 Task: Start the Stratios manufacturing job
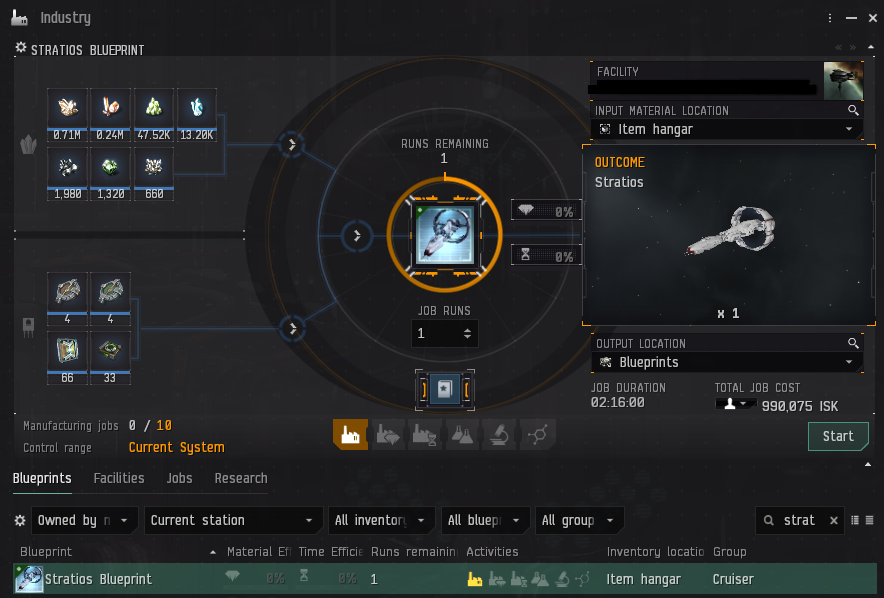pyautogui.click(x=838, y=436)
